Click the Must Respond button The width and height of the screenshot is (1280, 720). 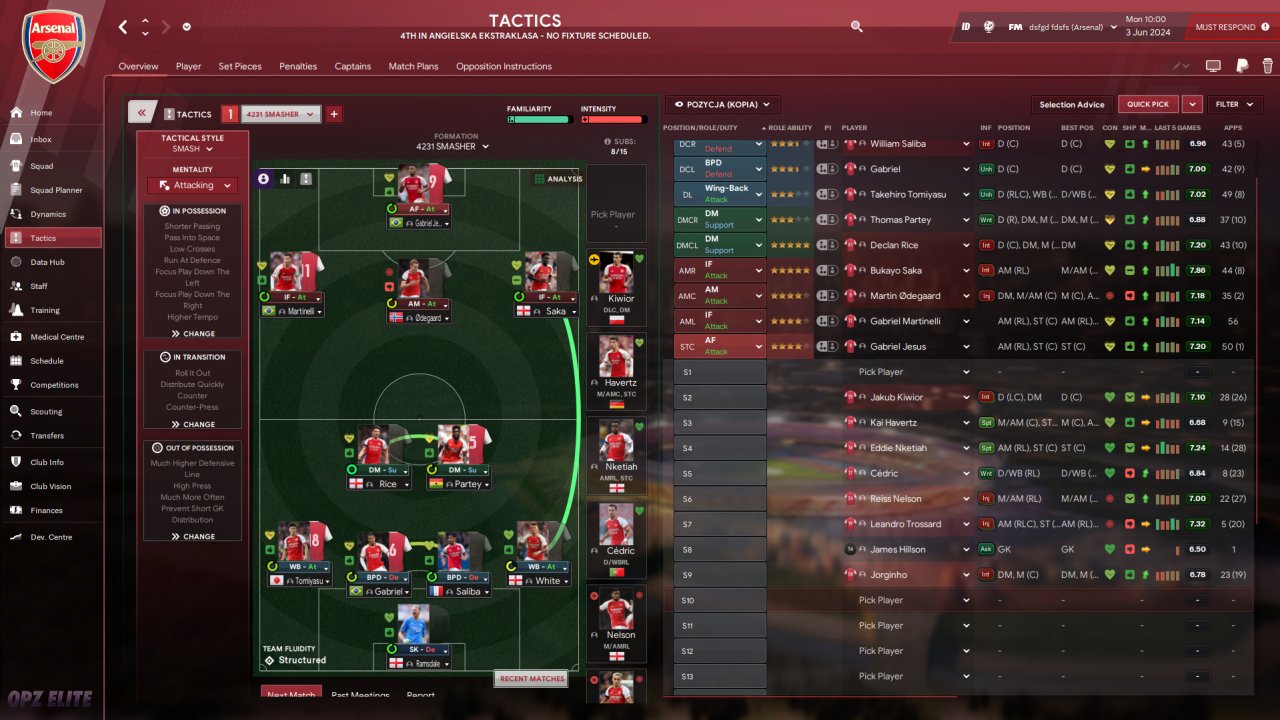1225,27
